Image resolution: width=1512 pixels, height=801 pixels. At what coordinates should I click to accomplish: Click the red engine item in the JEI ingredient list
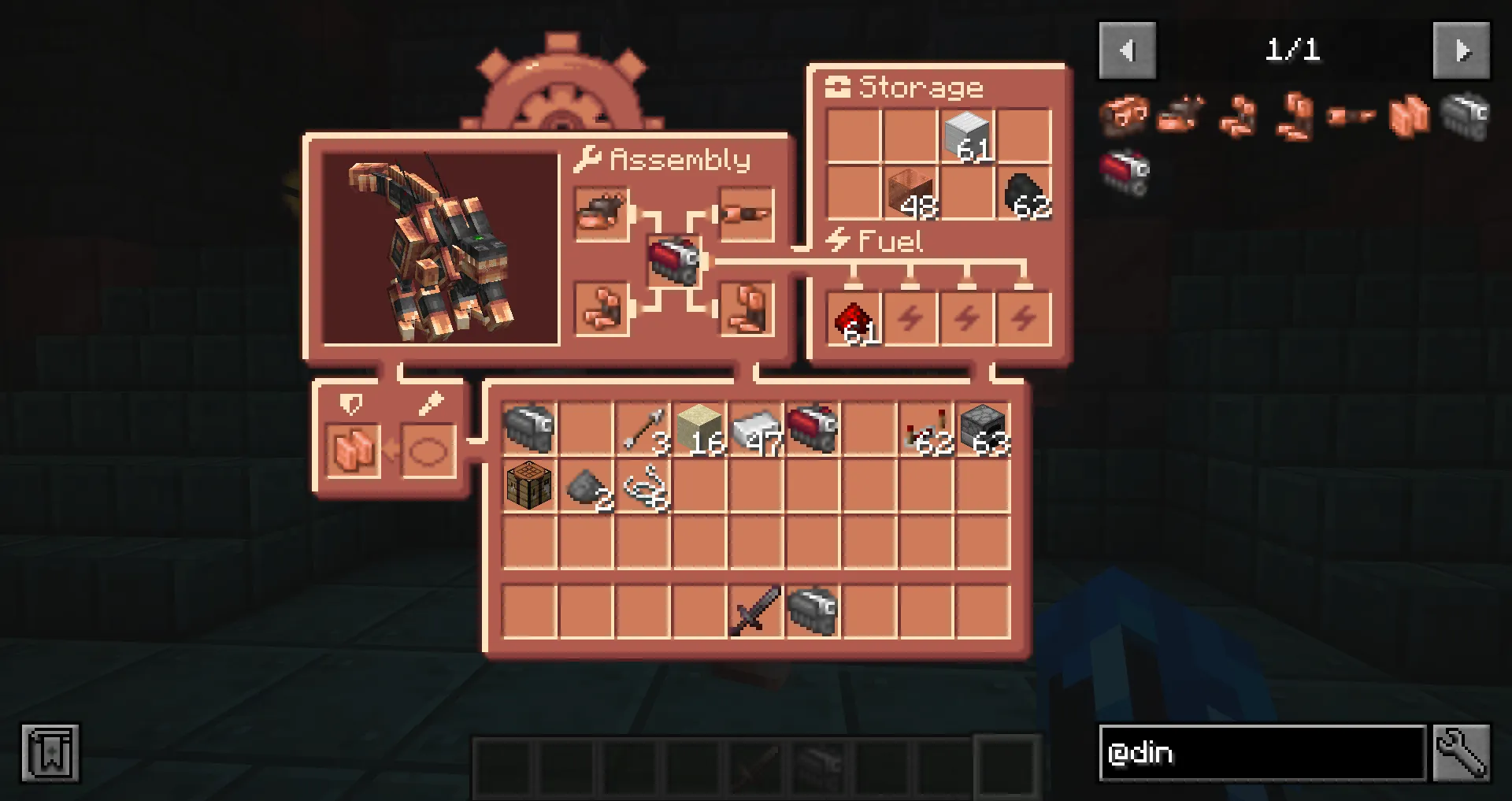coord(1126,169)
